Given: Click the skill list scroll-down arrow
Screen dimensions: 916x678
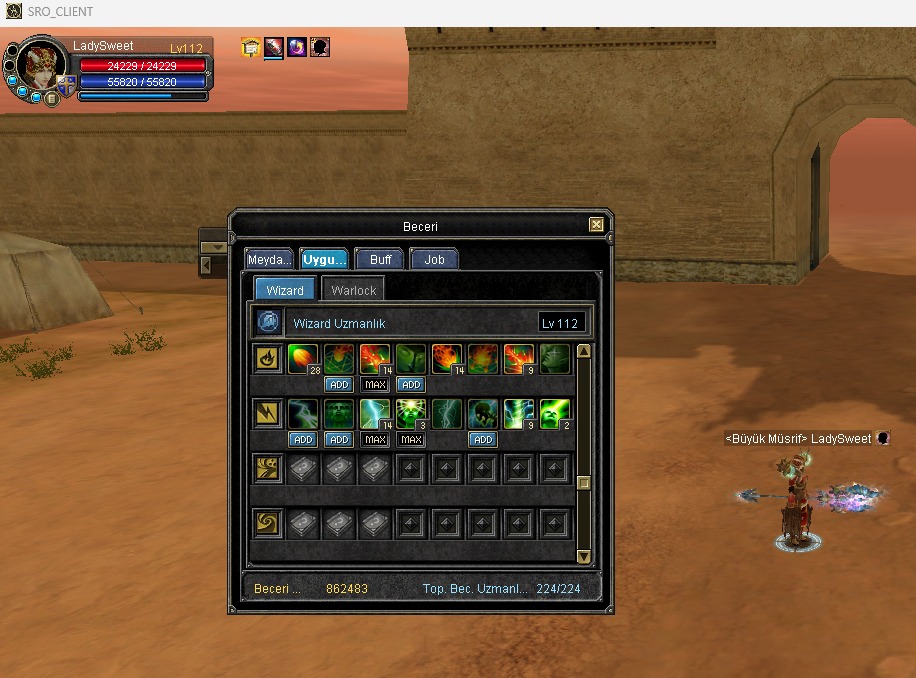Looking at the screenshot, I should pyautogui.click(x=584, y=556).
